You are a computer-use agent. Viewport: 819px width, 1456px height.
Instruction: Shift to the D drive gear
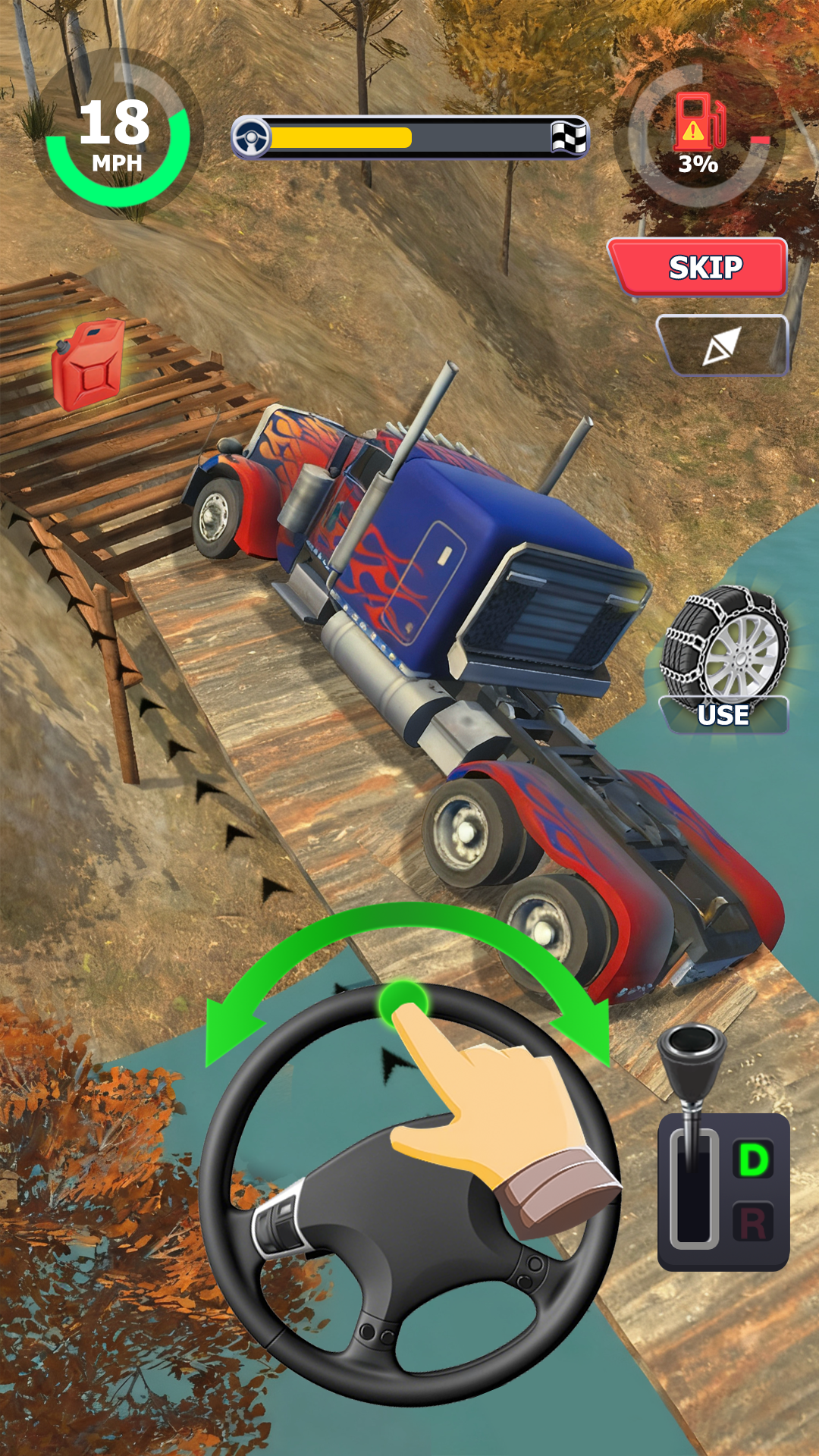point(753,1159)
